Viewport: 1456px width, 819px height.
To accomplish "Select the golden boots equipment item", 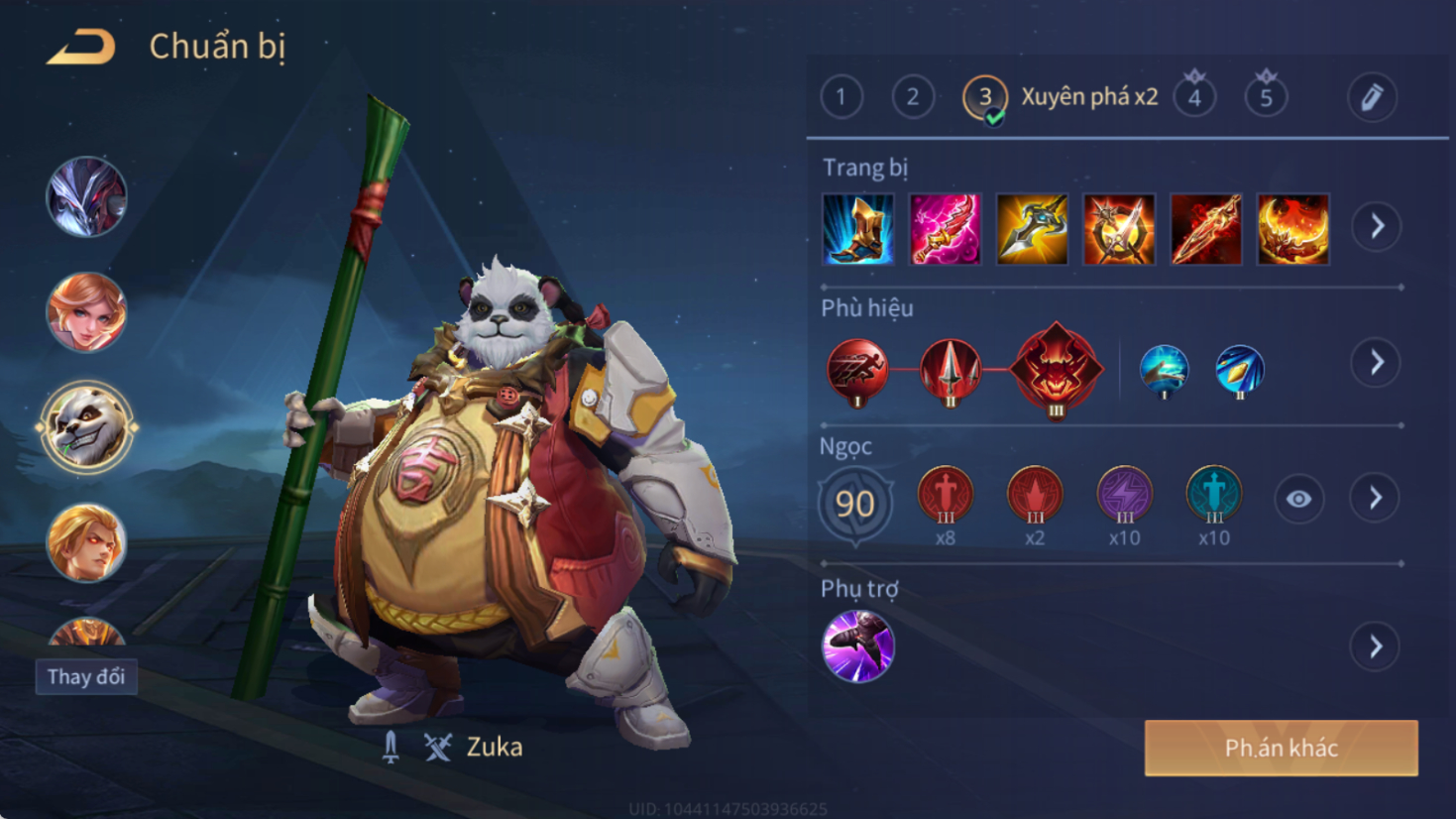I will tap(858, 229).
